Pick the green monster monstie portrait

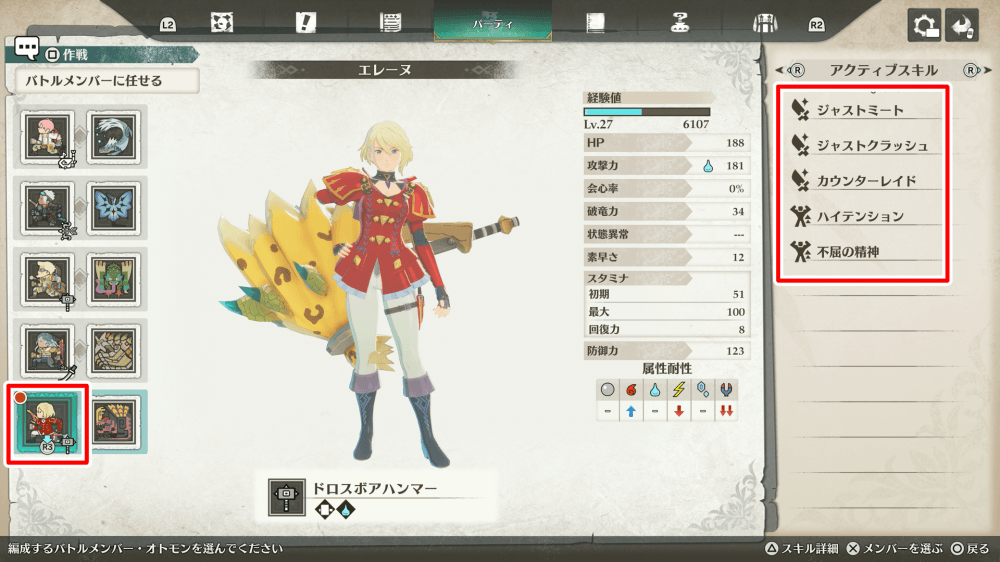tap(113, 279)
